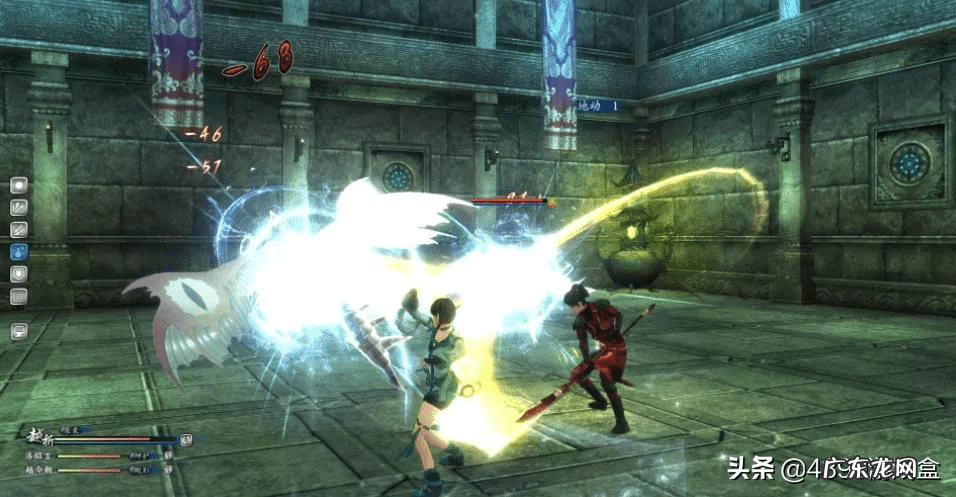Open the box-shaped sidebar icon
The width and height of the screenshot is (956, 497).
[x=18, y=296]
